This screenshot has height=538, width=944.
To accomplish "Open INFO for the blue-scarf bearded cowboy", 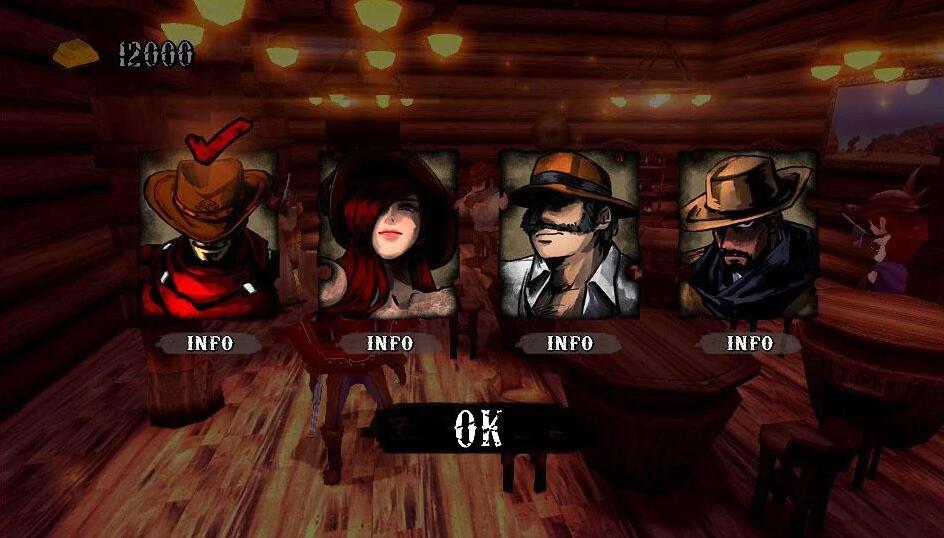I will click(749, 343).
